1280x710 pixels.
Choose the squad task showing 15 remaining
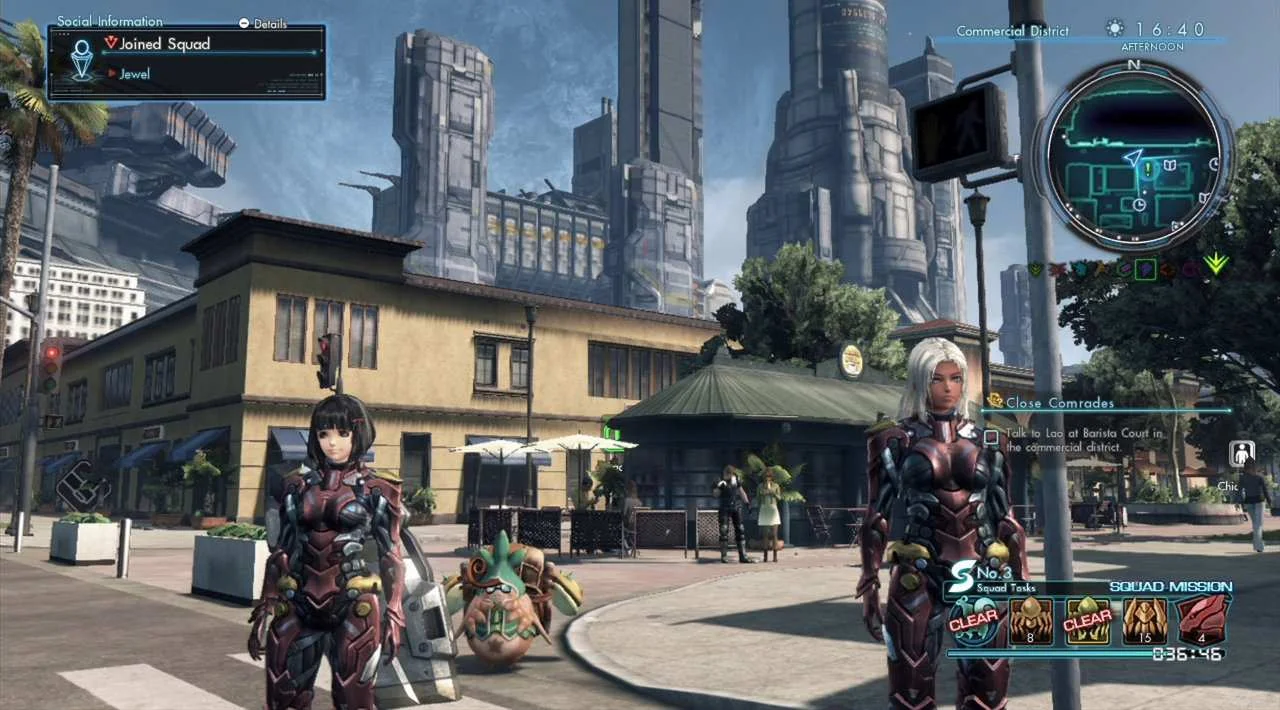pos(1144,620)
